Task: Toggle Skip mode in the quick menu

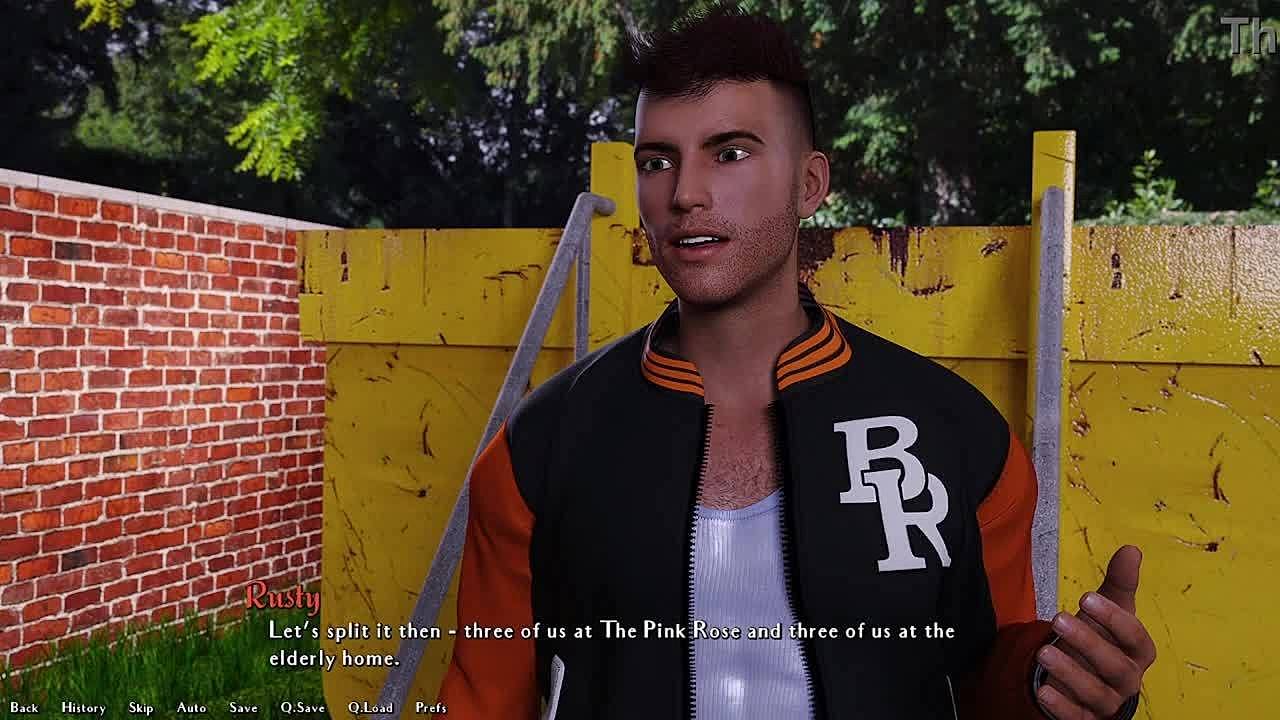Action: click(141, 708)
